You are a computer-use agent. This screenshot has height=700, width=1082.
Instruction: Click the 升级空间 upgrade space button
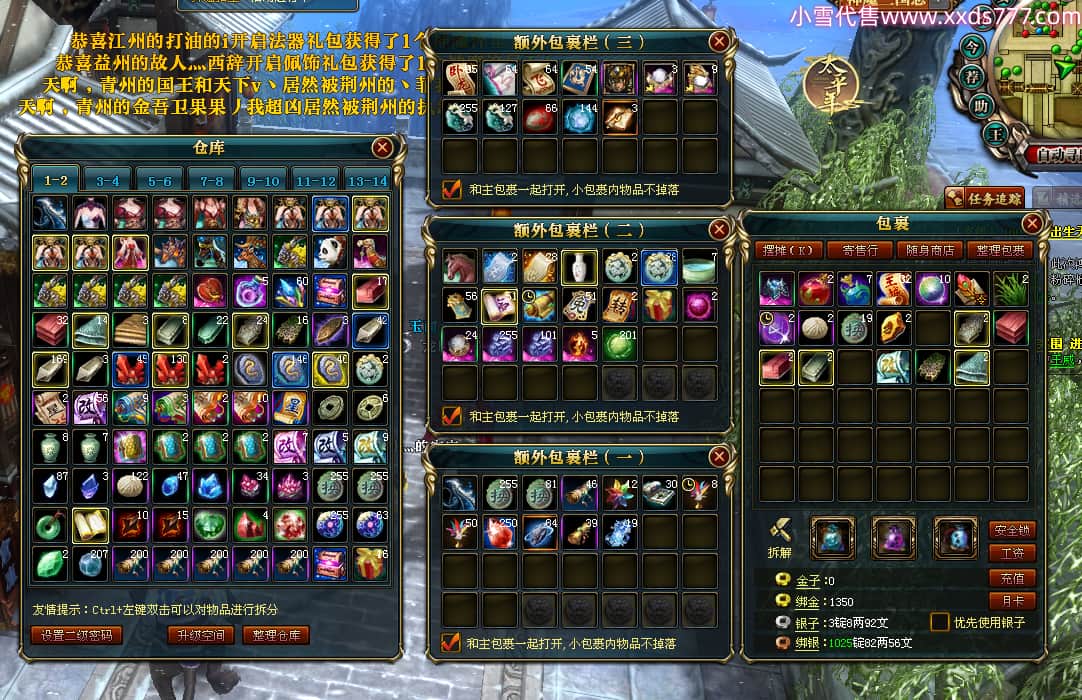[x=201, y=635]
